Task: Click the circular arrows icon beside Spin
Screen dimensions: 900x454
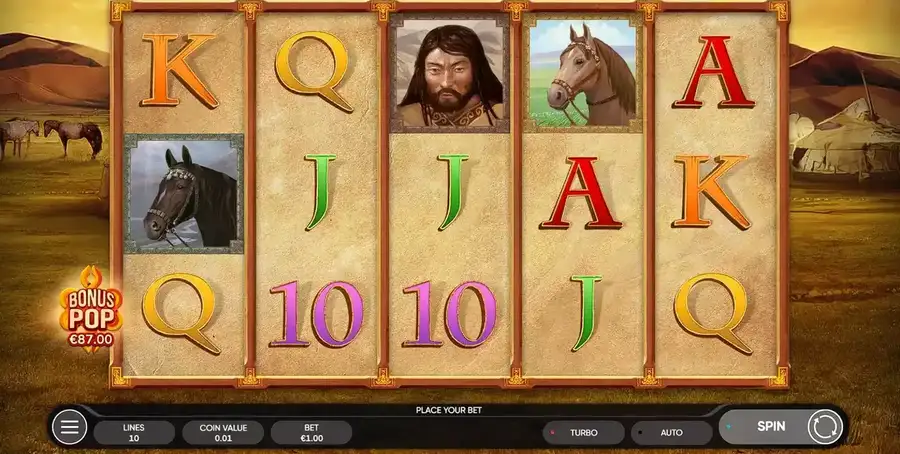Action: coord(825,427)
